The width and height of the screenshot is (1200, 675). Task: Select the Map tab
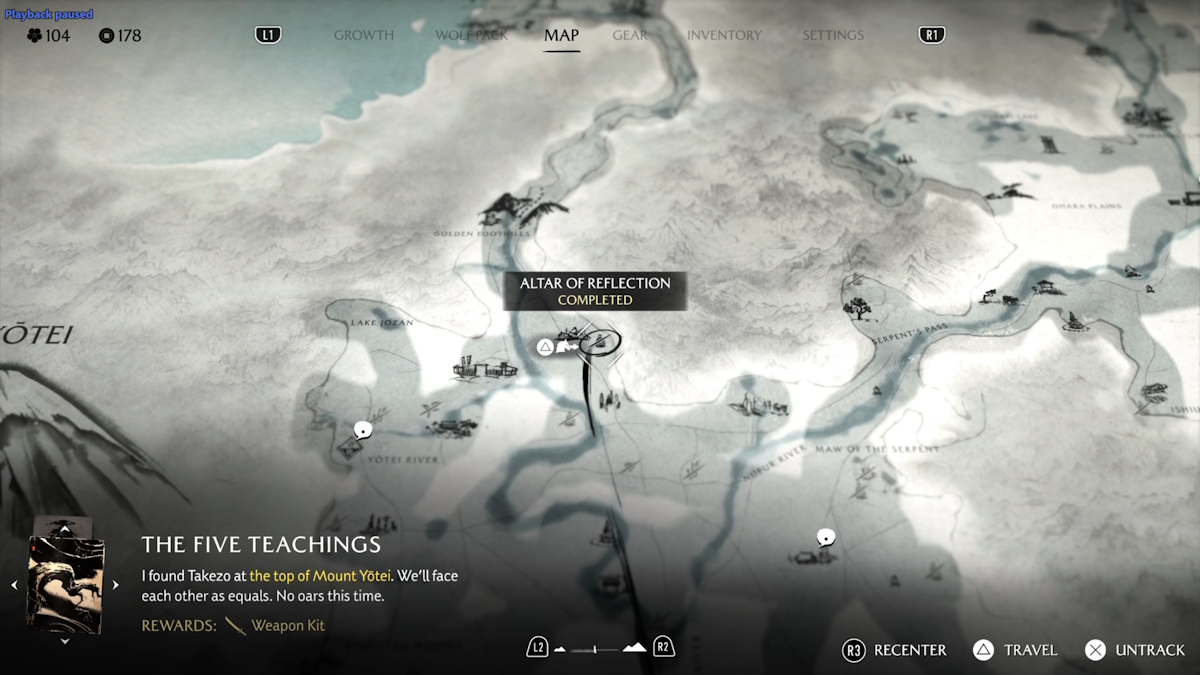point(561,35)
